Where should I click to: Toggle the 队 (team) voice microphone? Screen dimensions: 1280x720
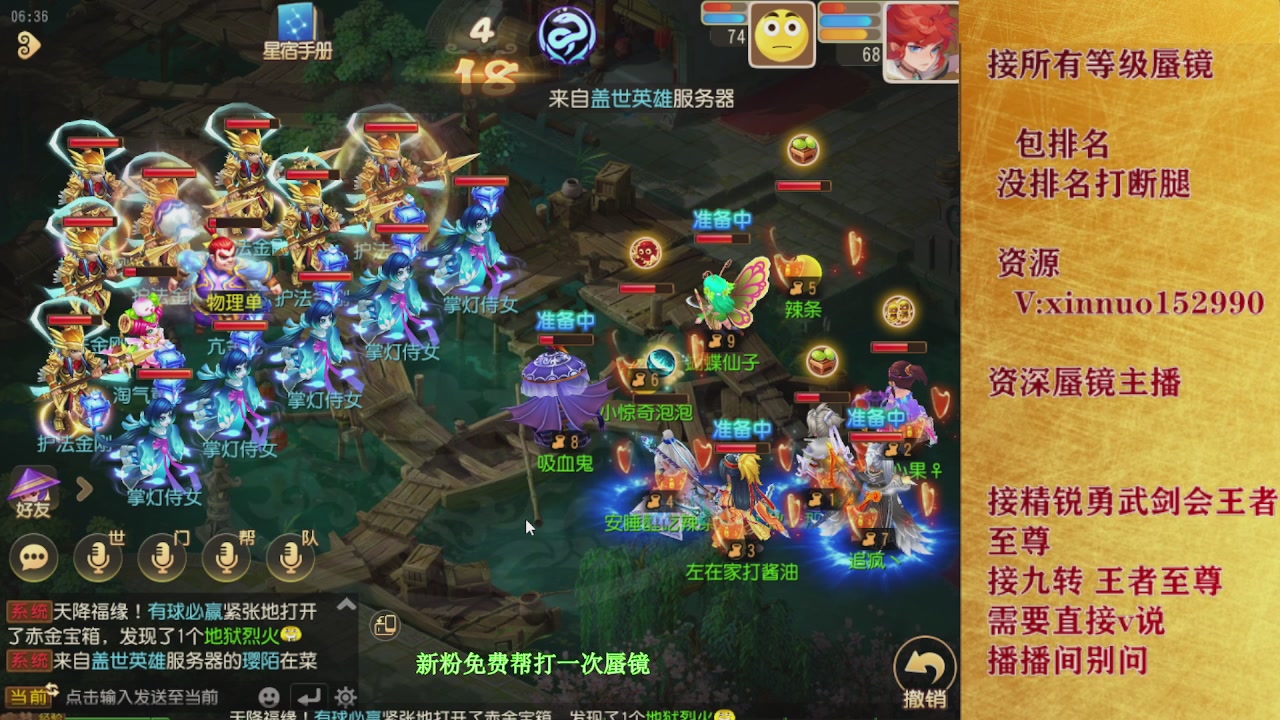coord(289,556)
